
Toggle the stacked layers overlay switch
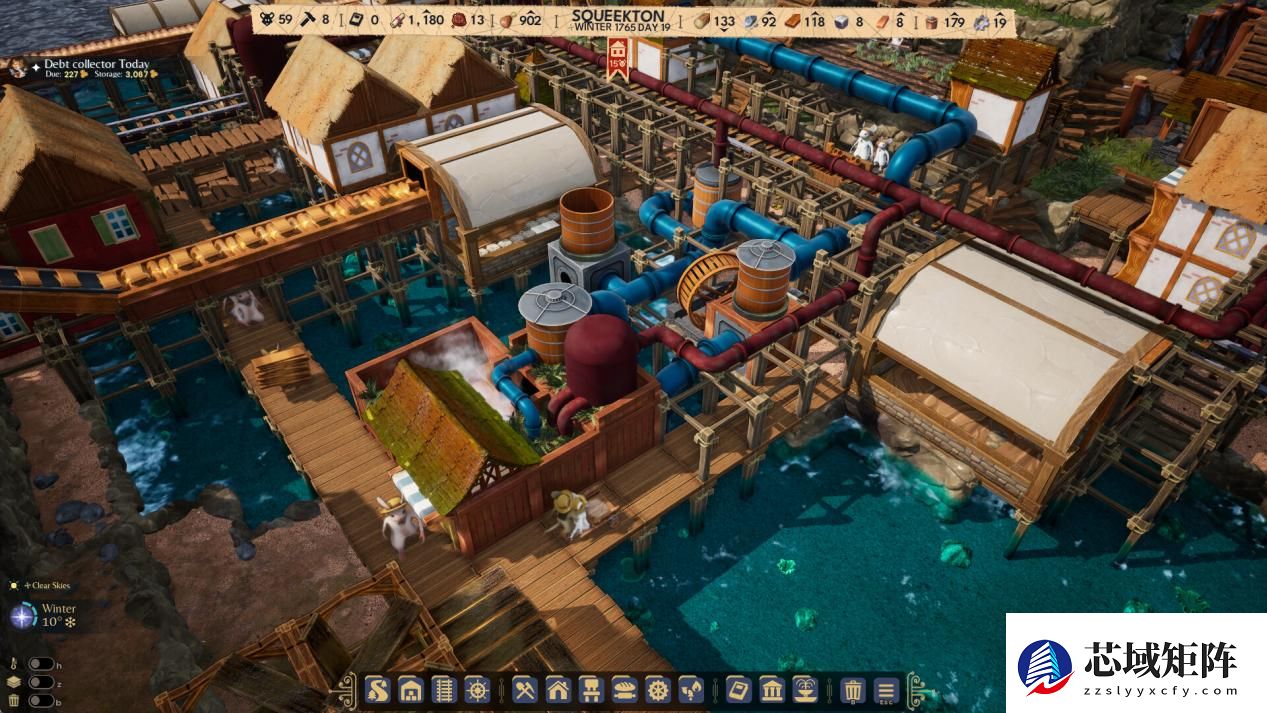(41, 682)
